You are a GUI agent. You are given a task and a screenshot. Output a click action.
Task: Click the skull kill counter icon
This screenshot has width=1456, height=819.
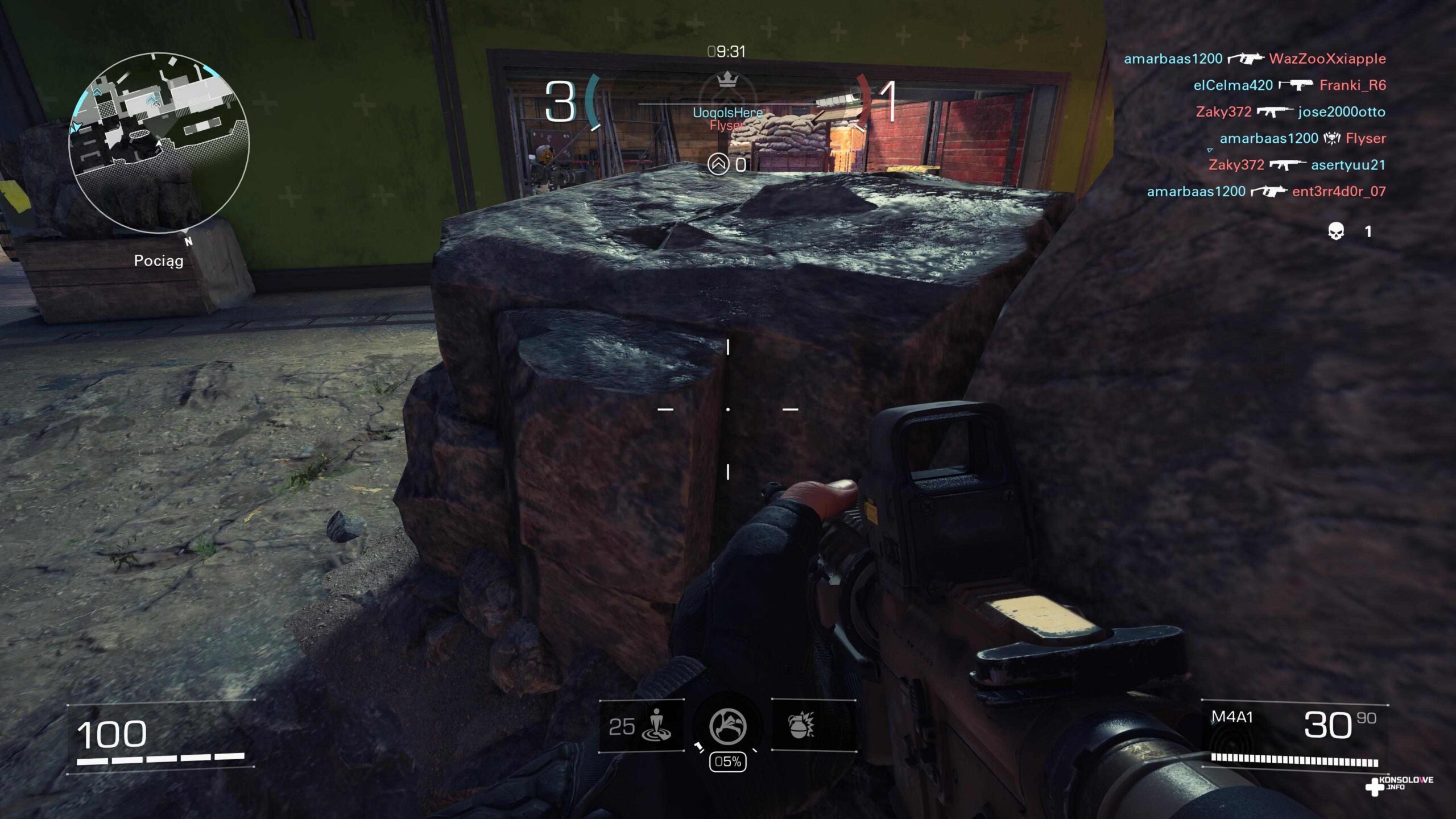pos(1335,231)
